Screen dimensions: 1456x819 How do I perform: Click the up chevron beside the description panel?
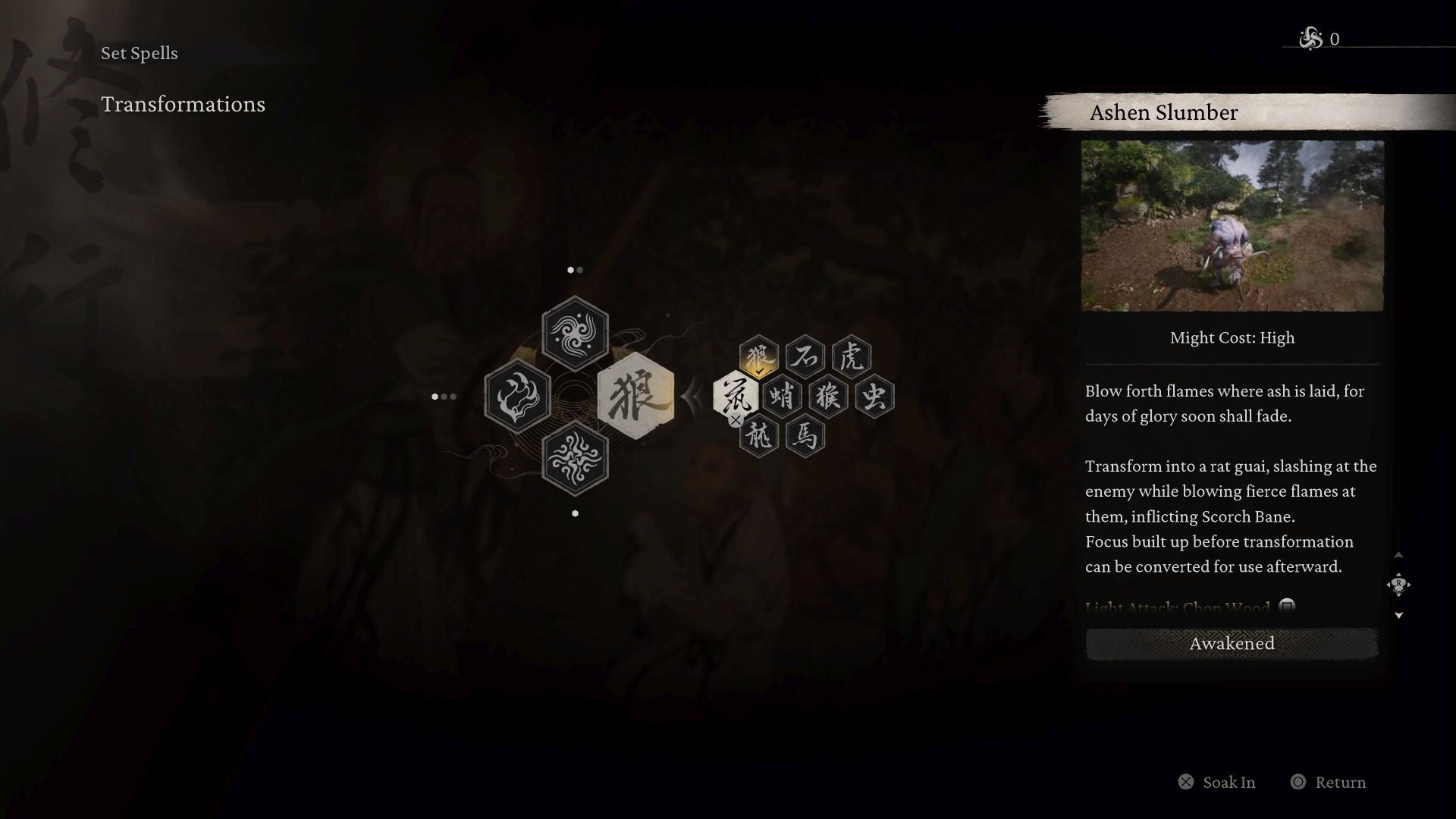(1399, 554)
